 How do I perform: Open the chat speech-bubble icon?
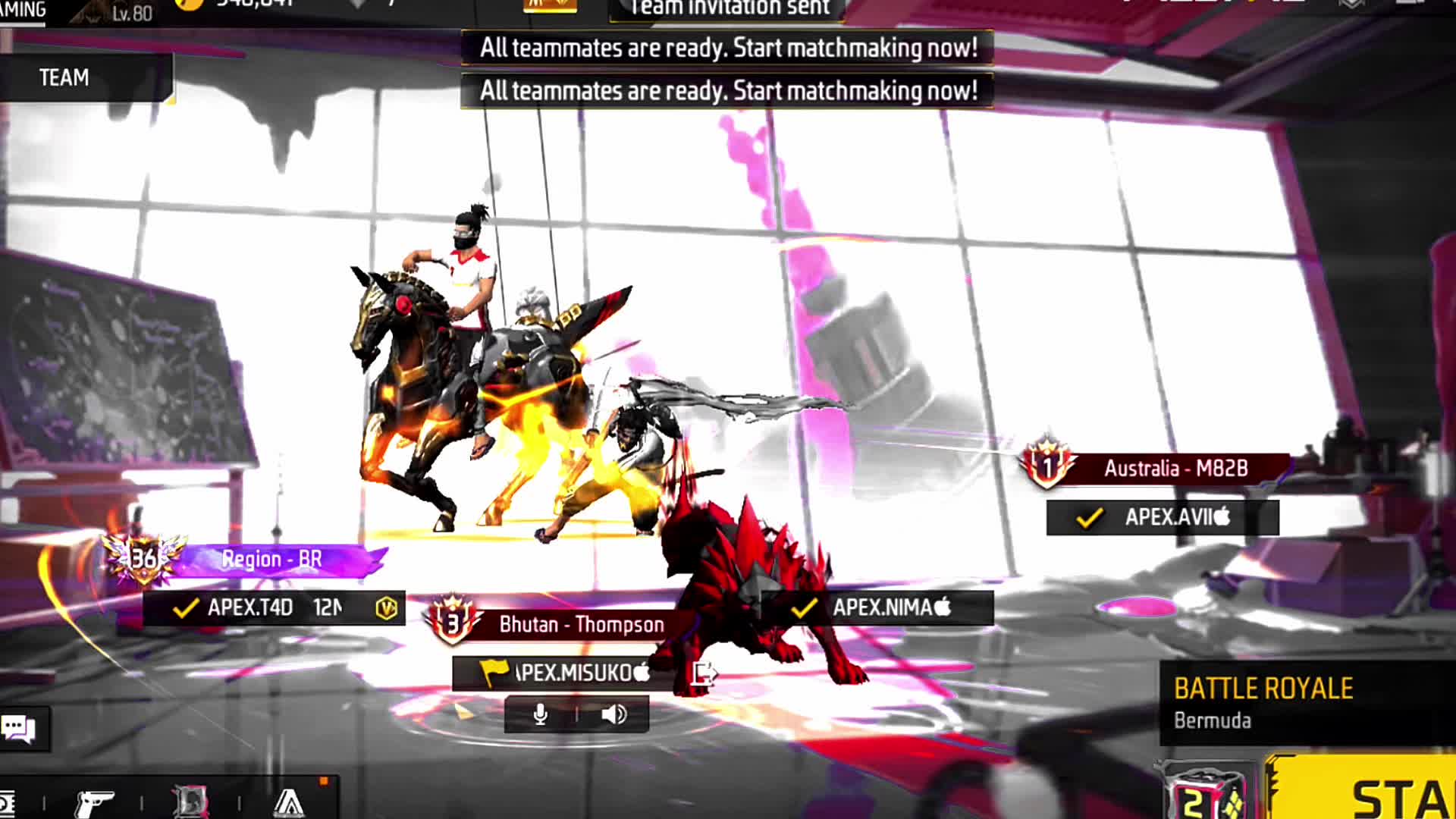(20, 729)
